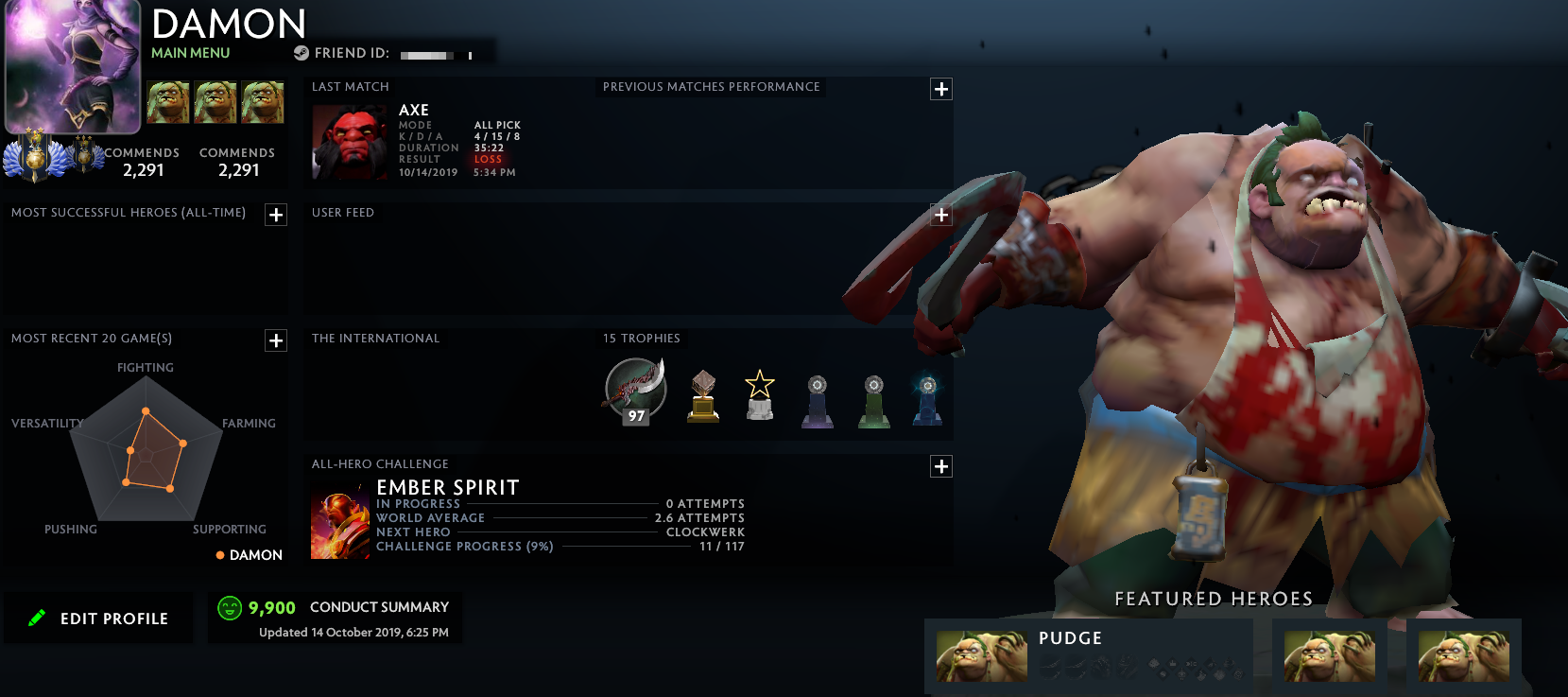Viewport: 1568px width, 697px height.
Task: Select the level 97 hook trophy
Action: click(x=635, y=390)
